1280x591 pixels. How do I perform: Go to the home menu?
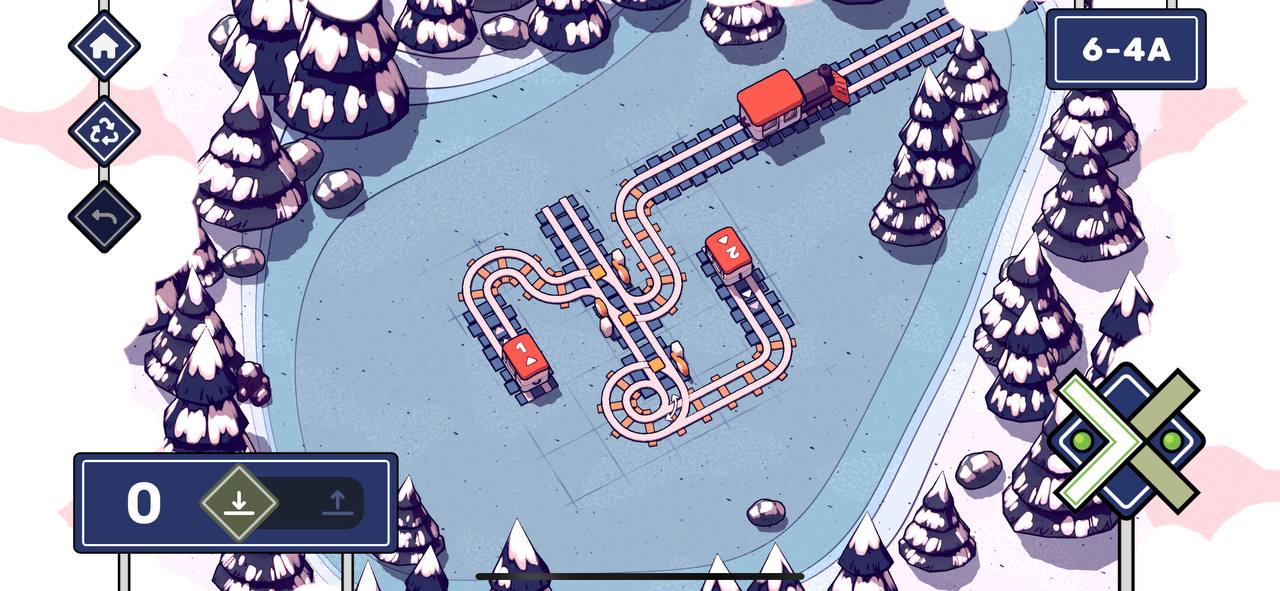pos(104,46)
